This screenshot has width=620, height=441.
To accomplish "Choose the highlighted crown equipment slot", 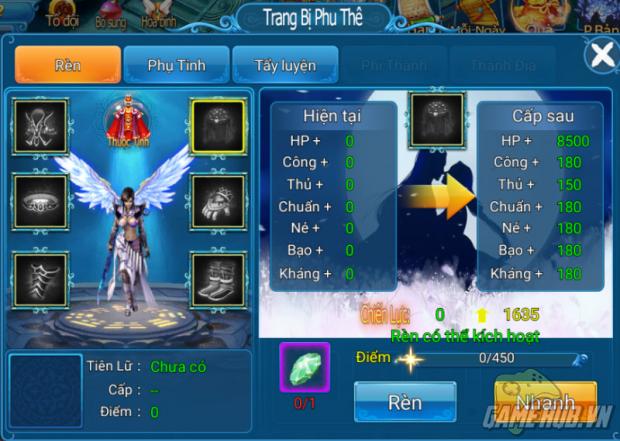I will coord(218,126).
